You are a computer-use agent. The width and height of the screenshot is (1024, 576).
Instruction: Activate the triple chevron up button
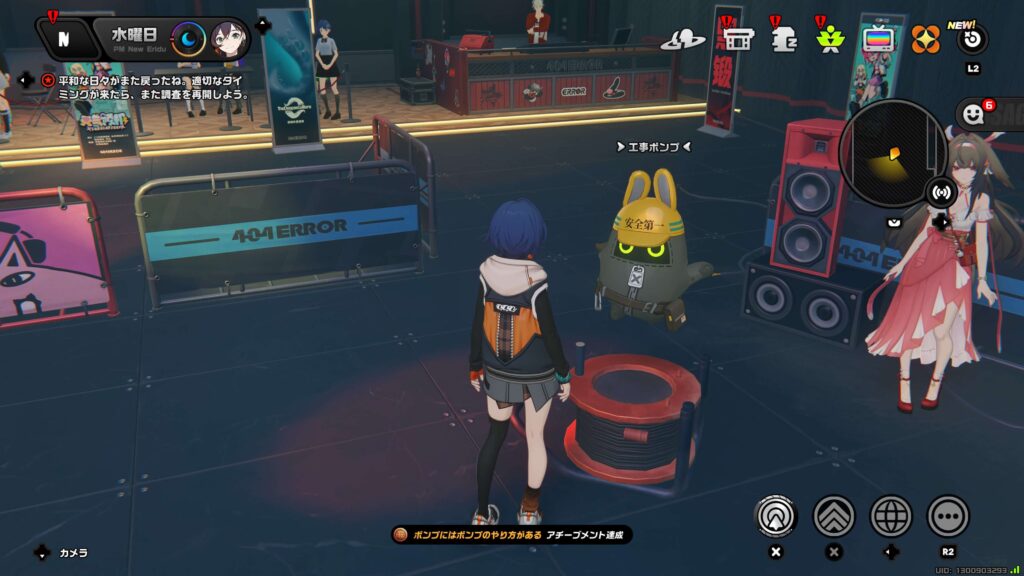click(833, 516)
